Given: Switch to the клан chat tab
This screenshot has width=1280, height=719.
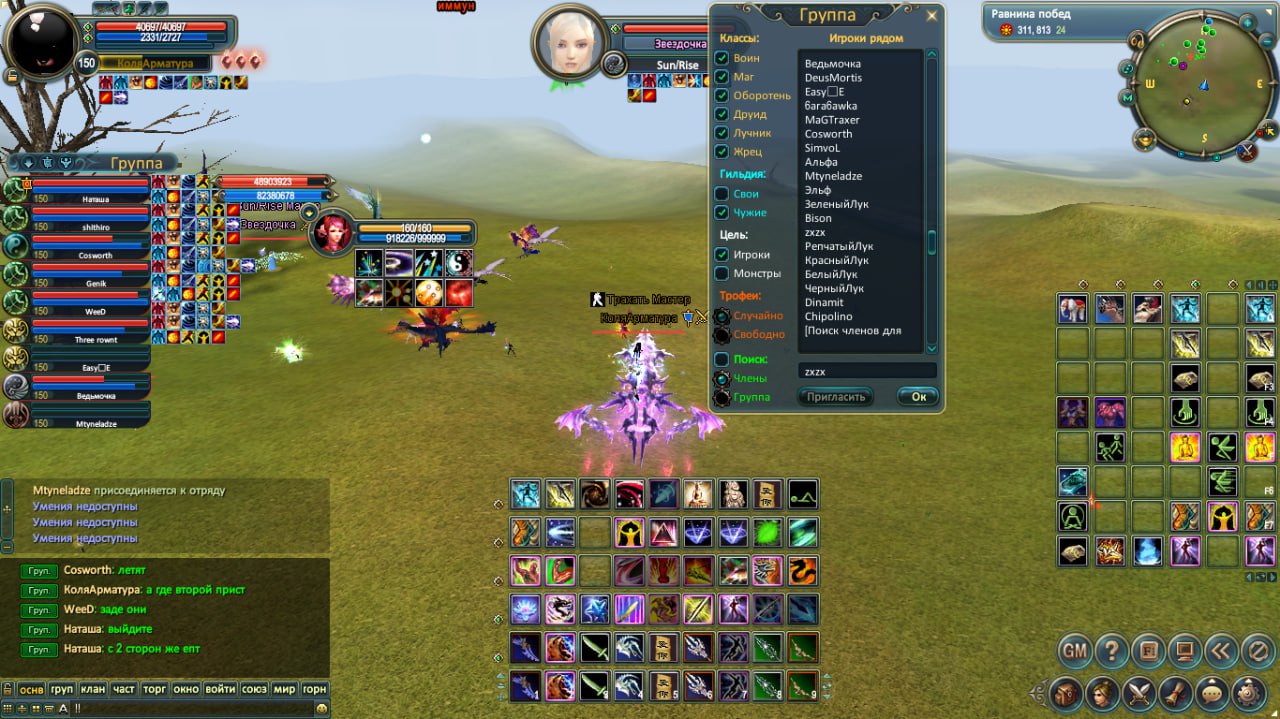Looking at the screenshot, I should 93,689.
